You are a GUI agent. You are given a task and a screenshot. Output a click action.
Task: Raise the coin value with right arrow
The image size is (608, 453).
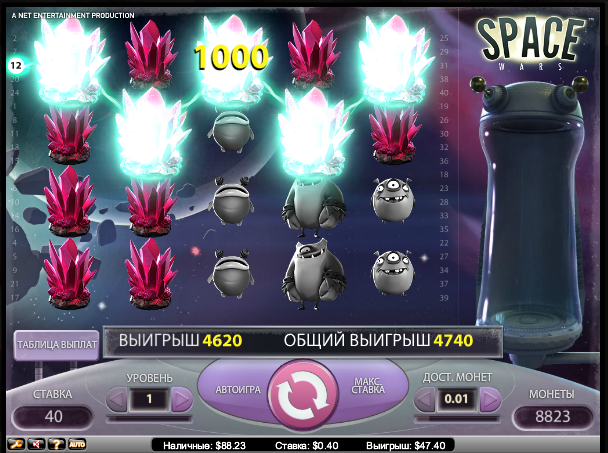(489, 400)
